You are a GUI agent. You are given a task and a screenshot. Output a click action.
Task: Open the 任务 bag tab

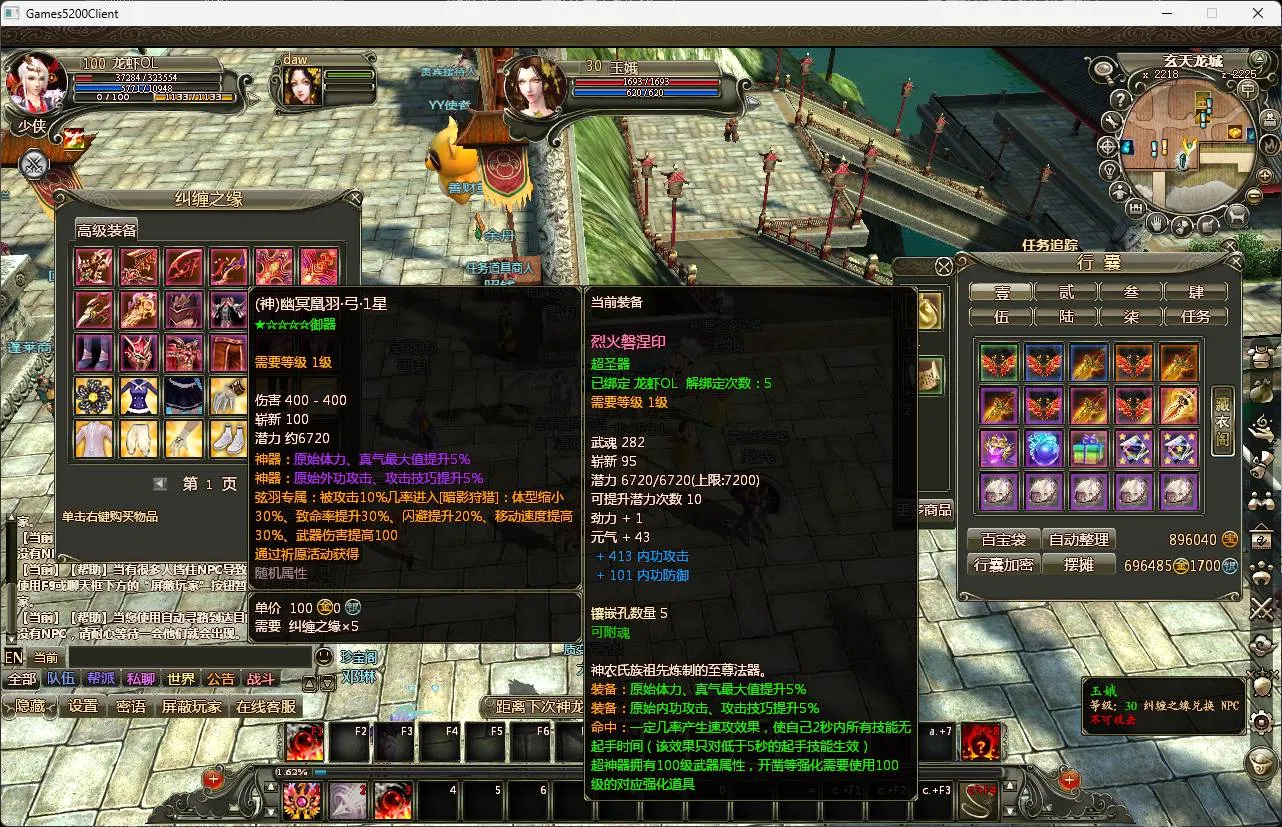(1196, 316)
